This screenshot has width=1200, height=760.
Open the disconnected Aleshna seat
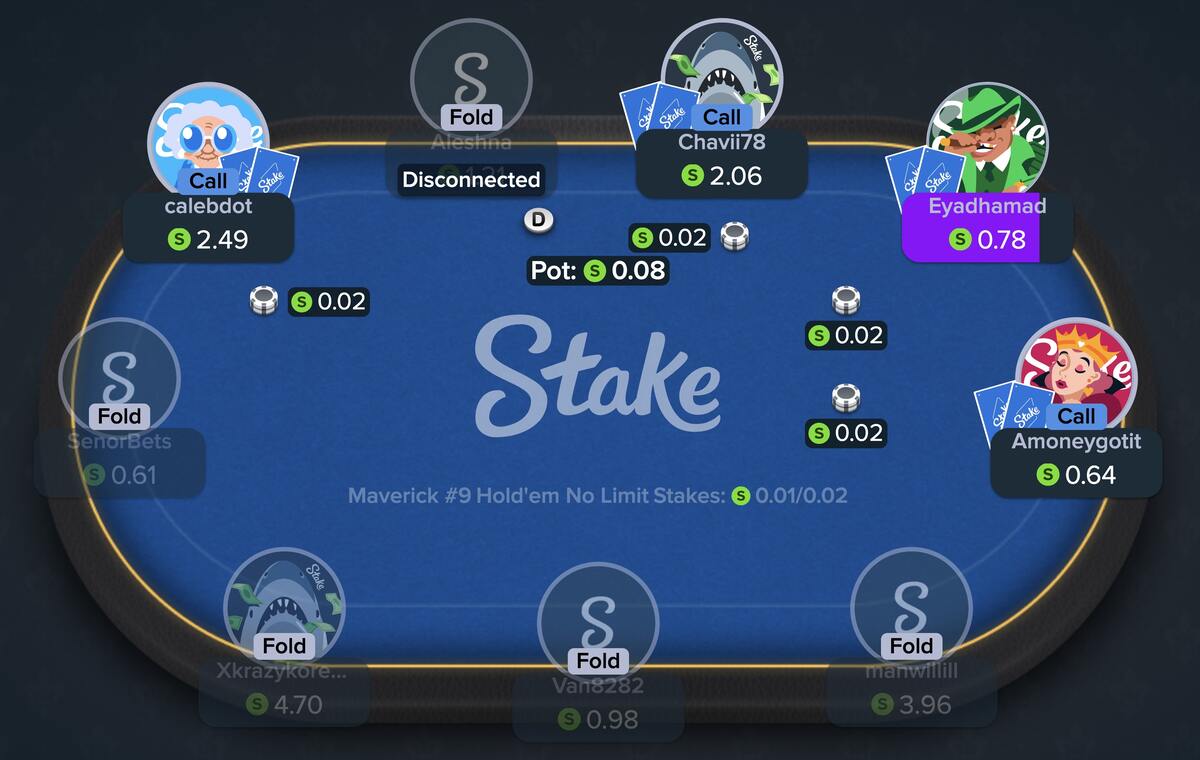[x=471, y=75]
